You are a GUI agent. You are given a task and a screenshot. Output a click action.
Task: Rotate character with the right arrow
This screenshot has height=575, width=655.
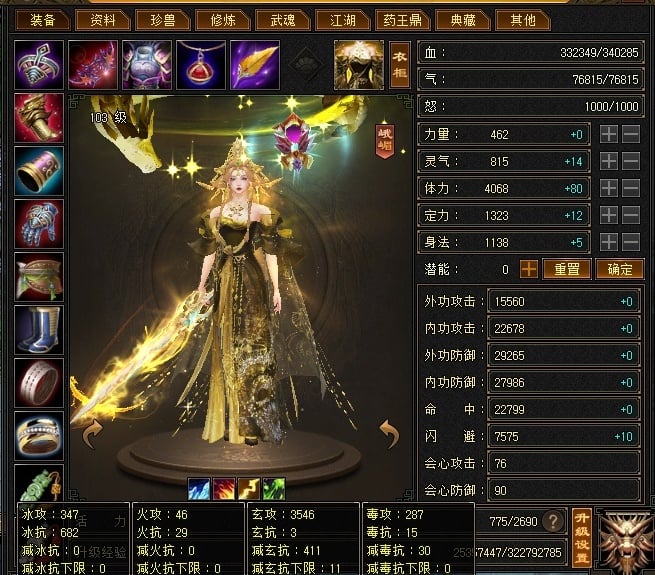tap(388, 434)
